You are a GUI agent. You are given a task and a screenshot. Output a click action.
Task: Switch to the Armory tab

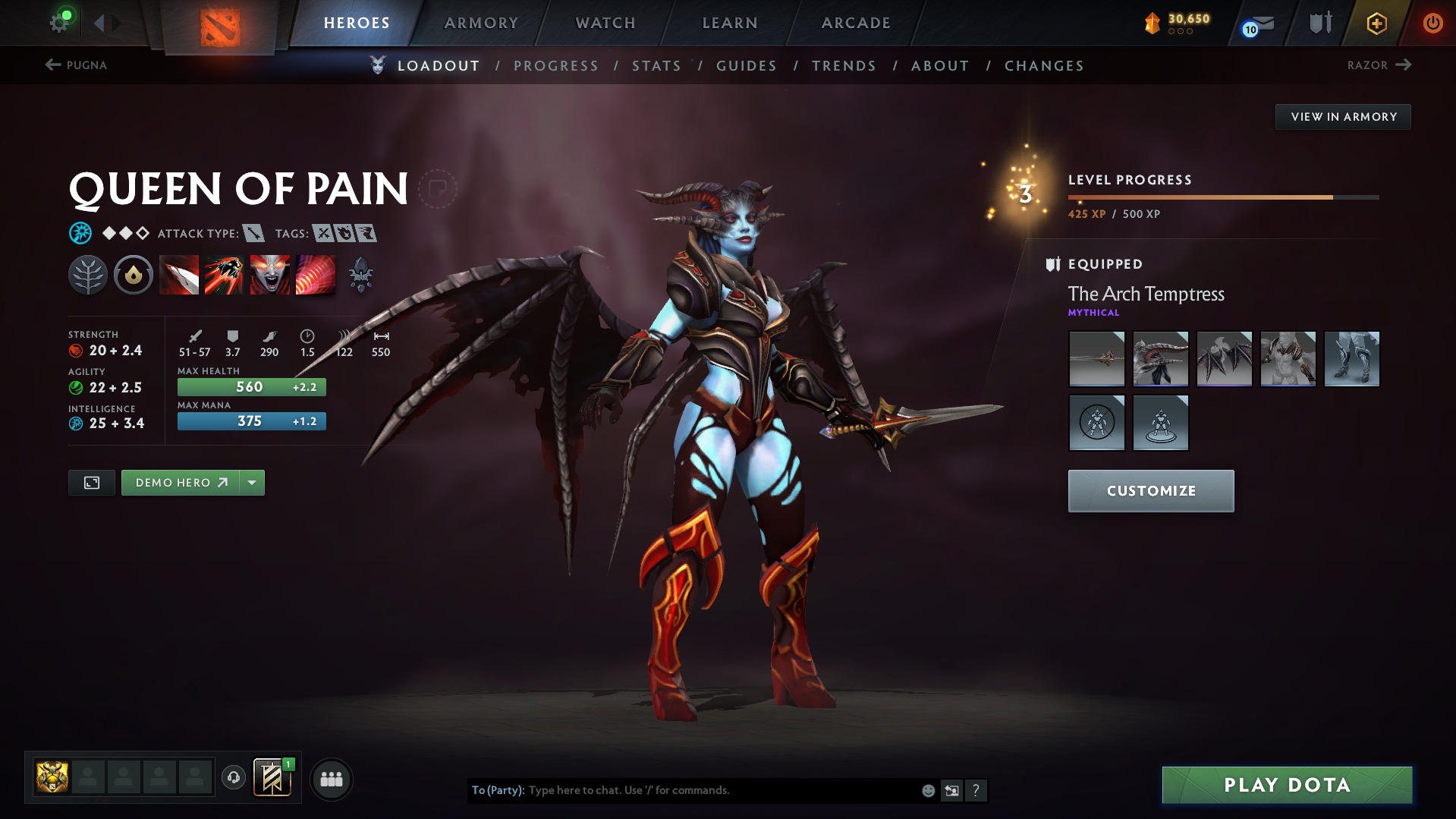[481, 23]
